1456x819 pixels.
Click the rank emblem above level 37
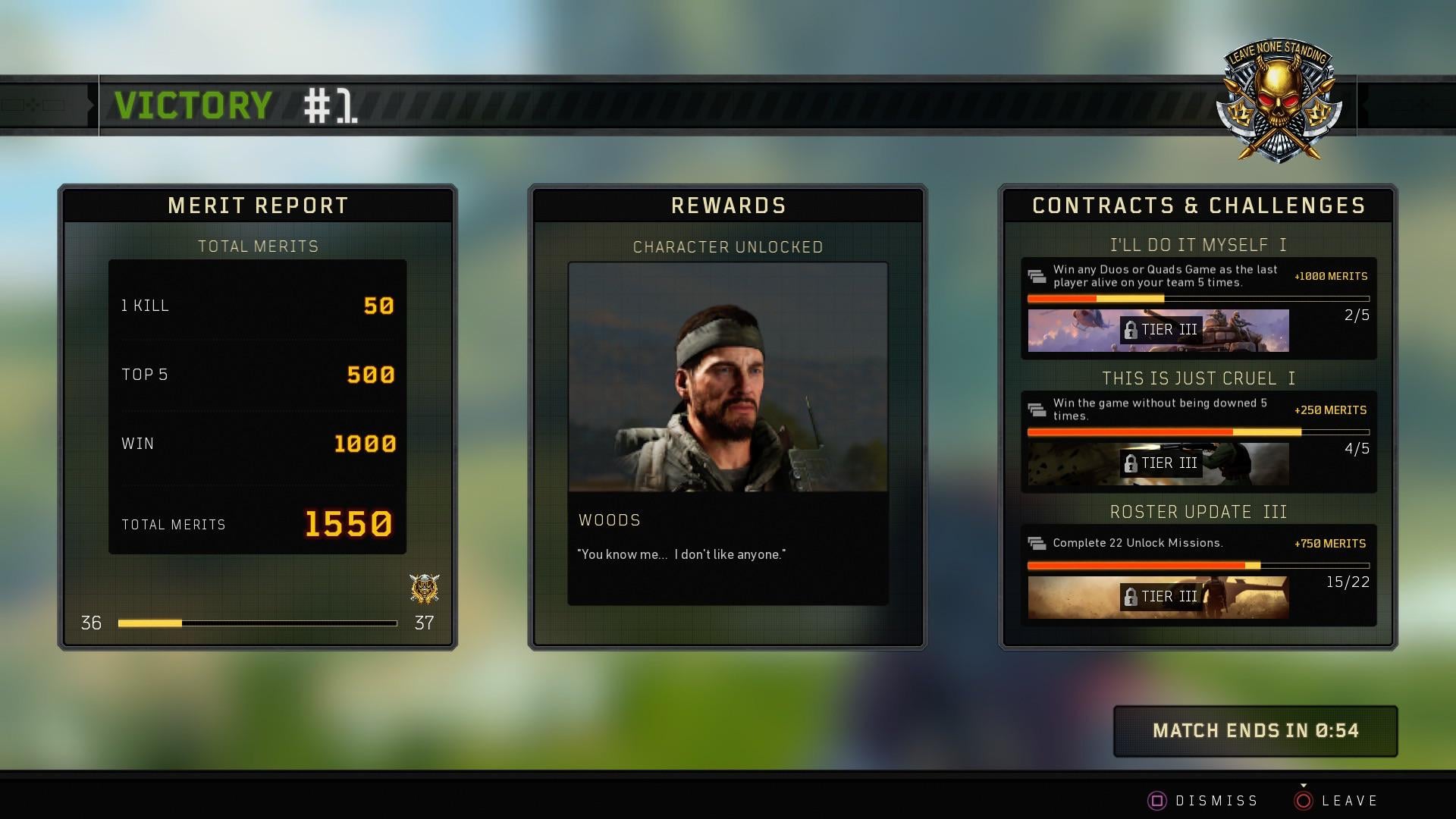[x=424, y=588]
